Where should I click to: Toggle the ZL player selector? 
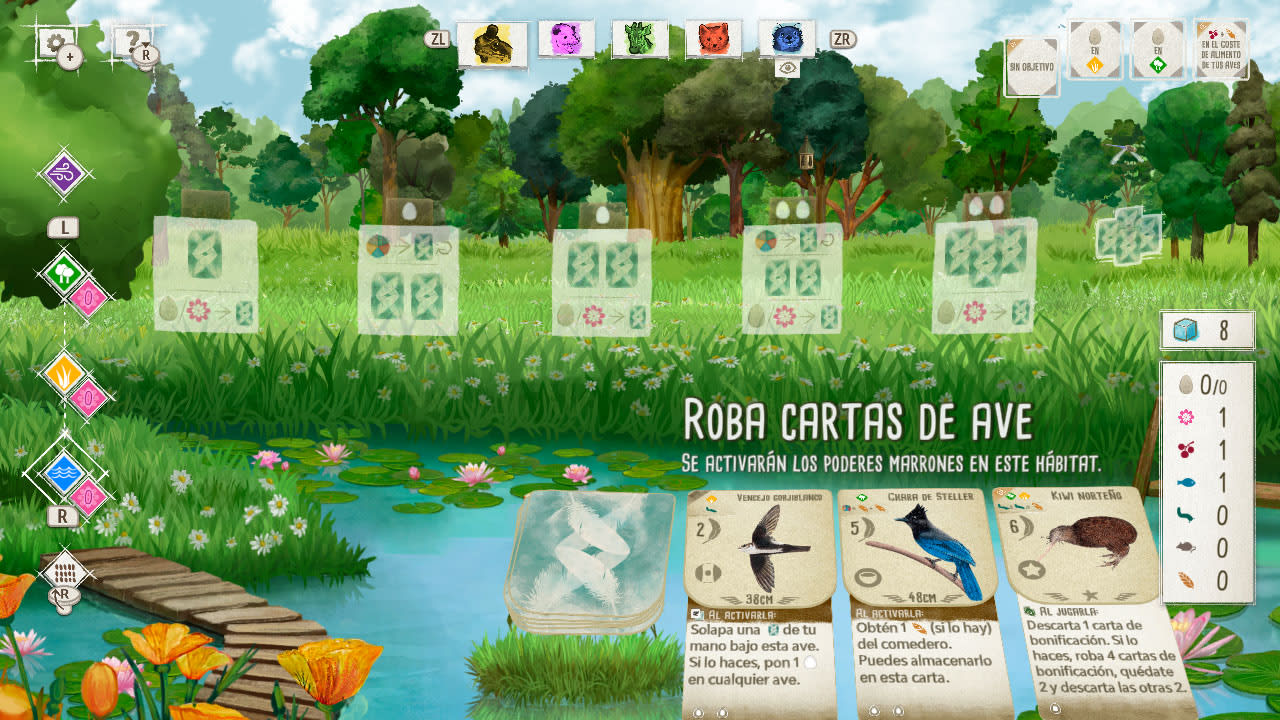436,42
